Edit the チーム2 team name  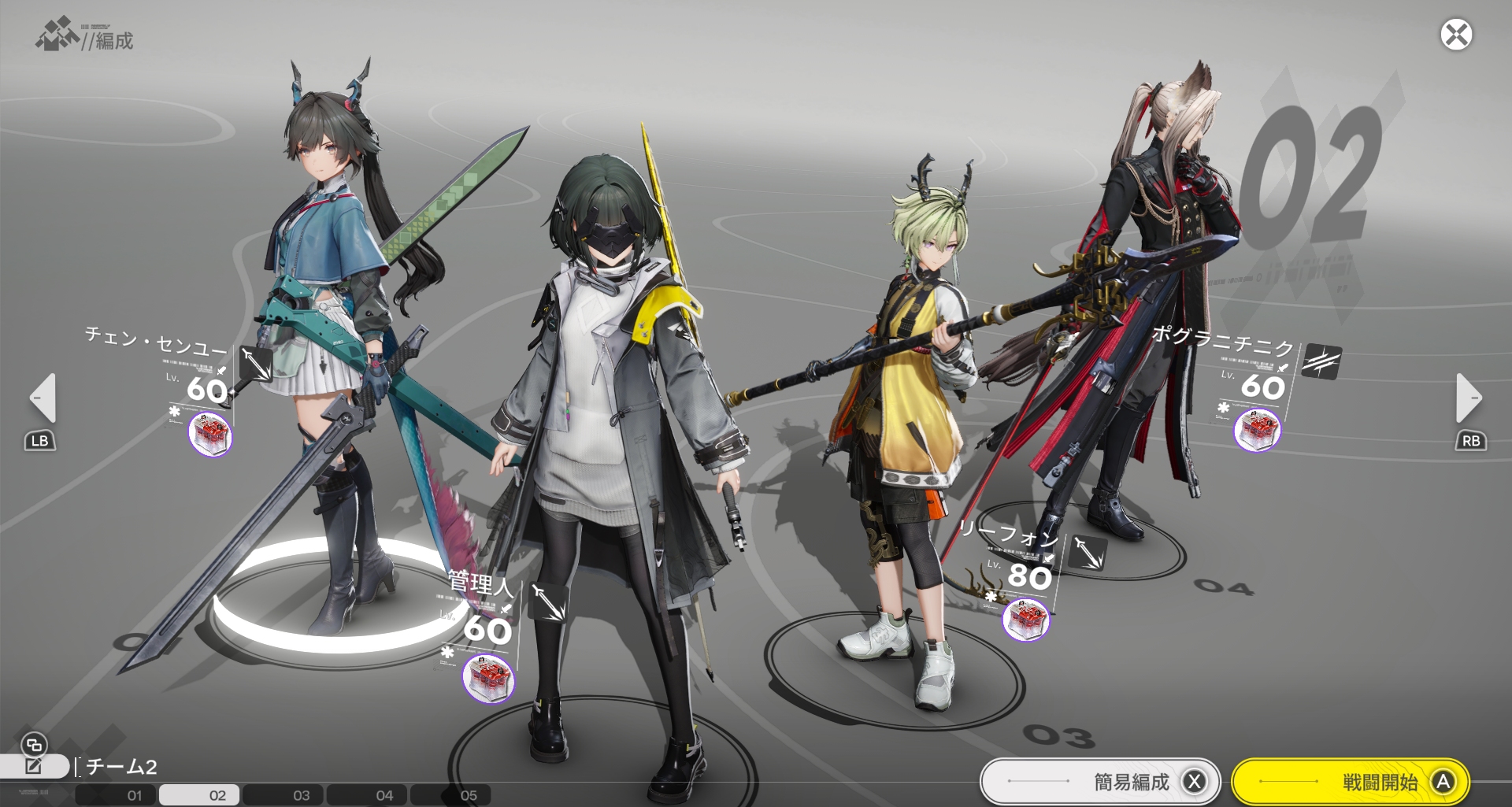point(34,766)
